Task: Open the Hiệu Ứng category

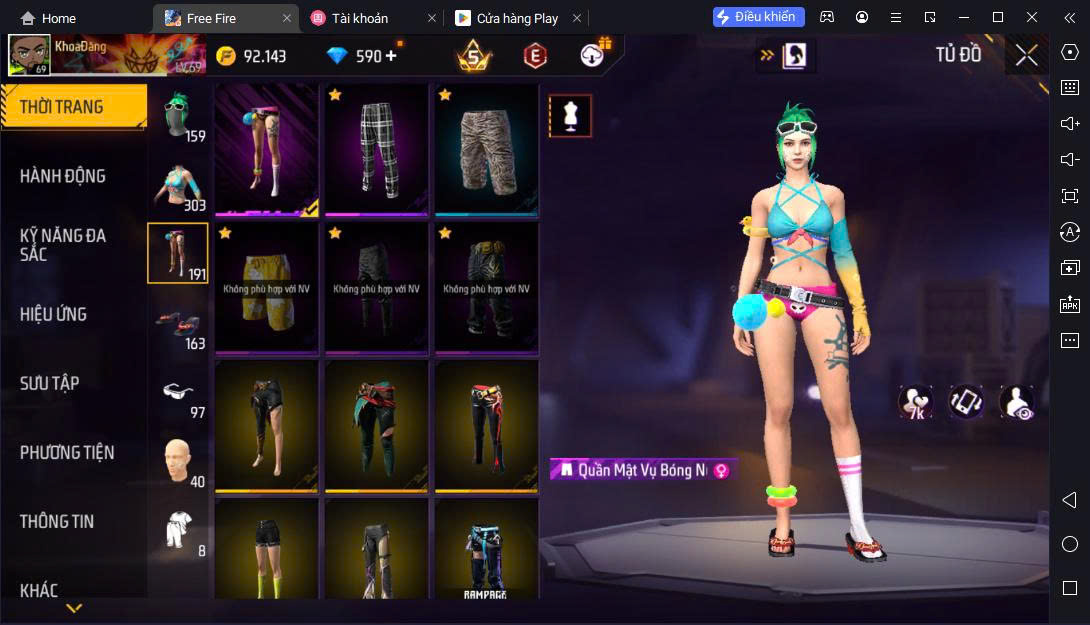Action: point(54,314)
